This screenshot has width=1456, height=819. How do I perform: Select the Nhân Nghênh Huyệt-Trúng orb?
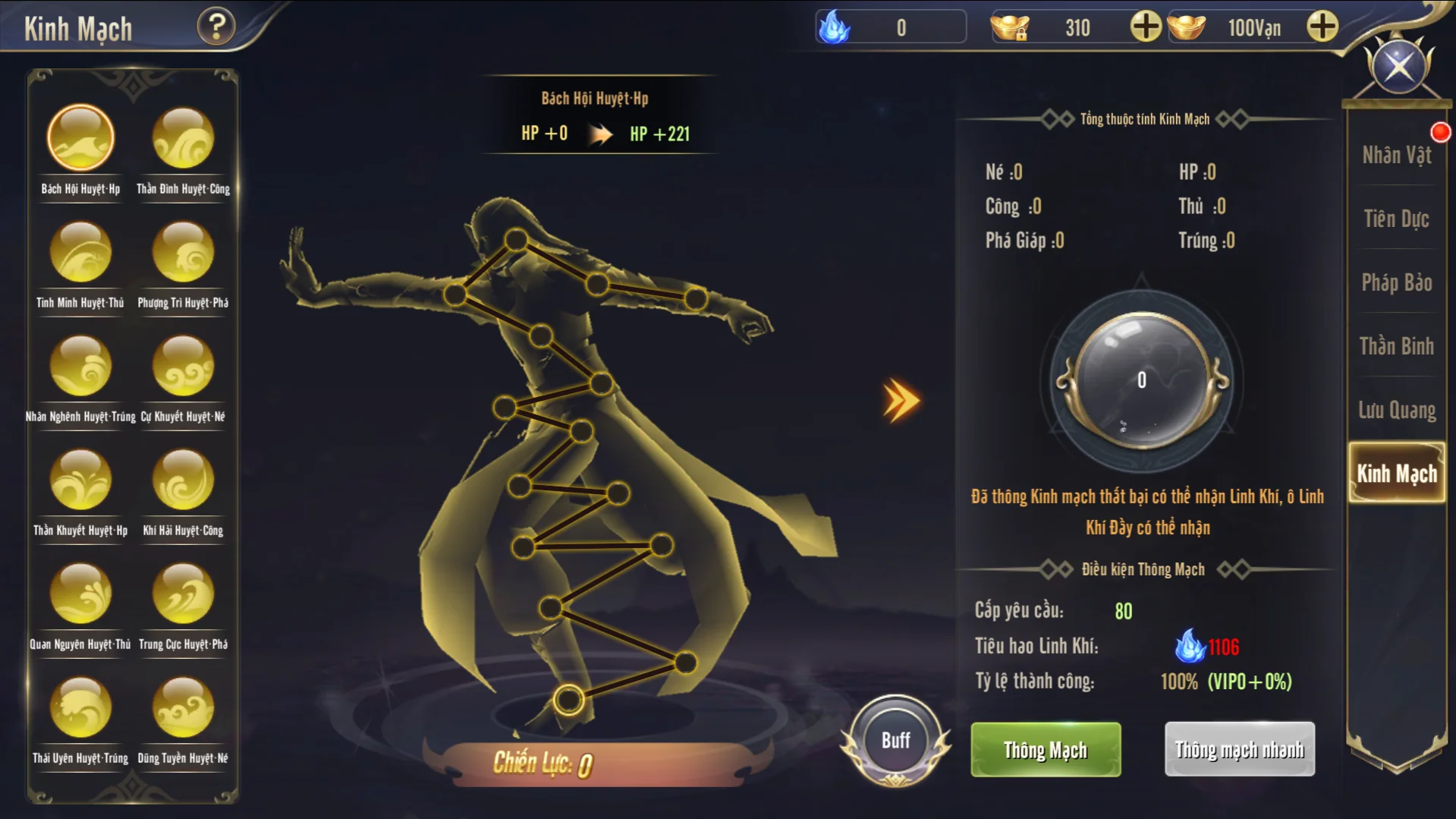pos(80,367)
